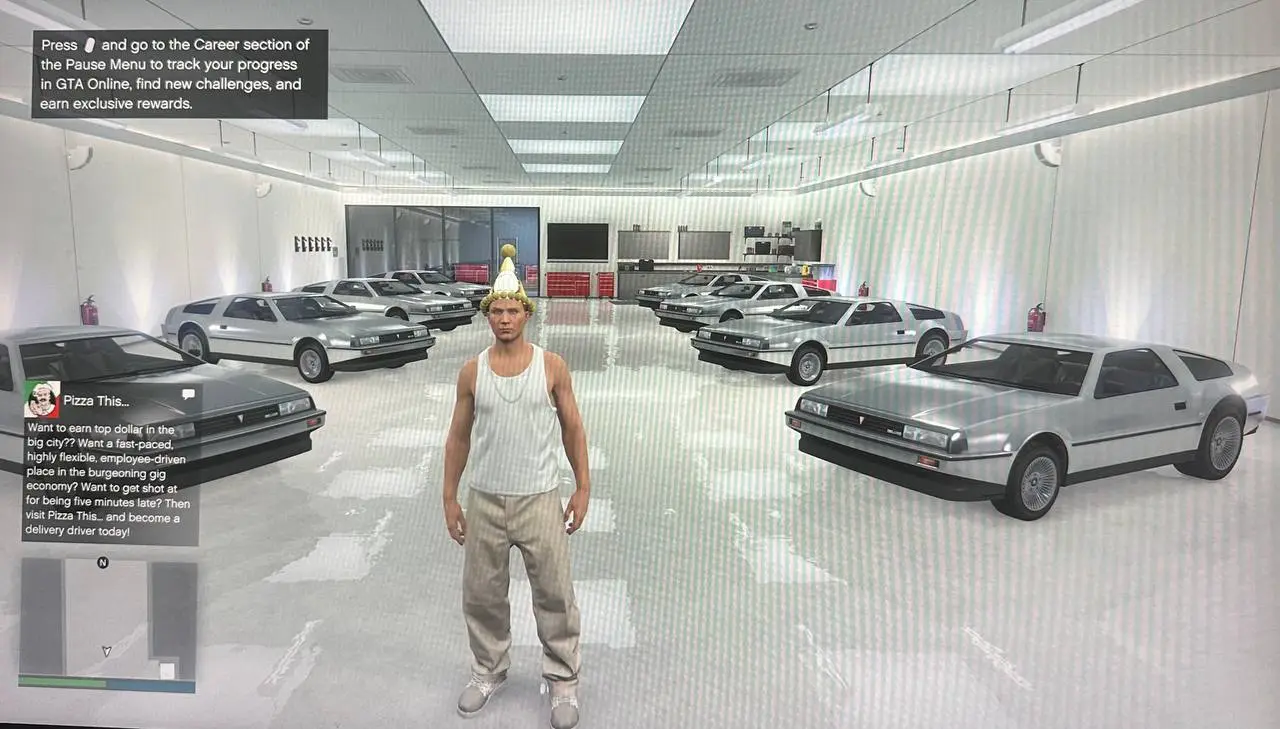1280x729 pixels.
Task: Click the controller button icon in the tip message
Action: (88, 45)
